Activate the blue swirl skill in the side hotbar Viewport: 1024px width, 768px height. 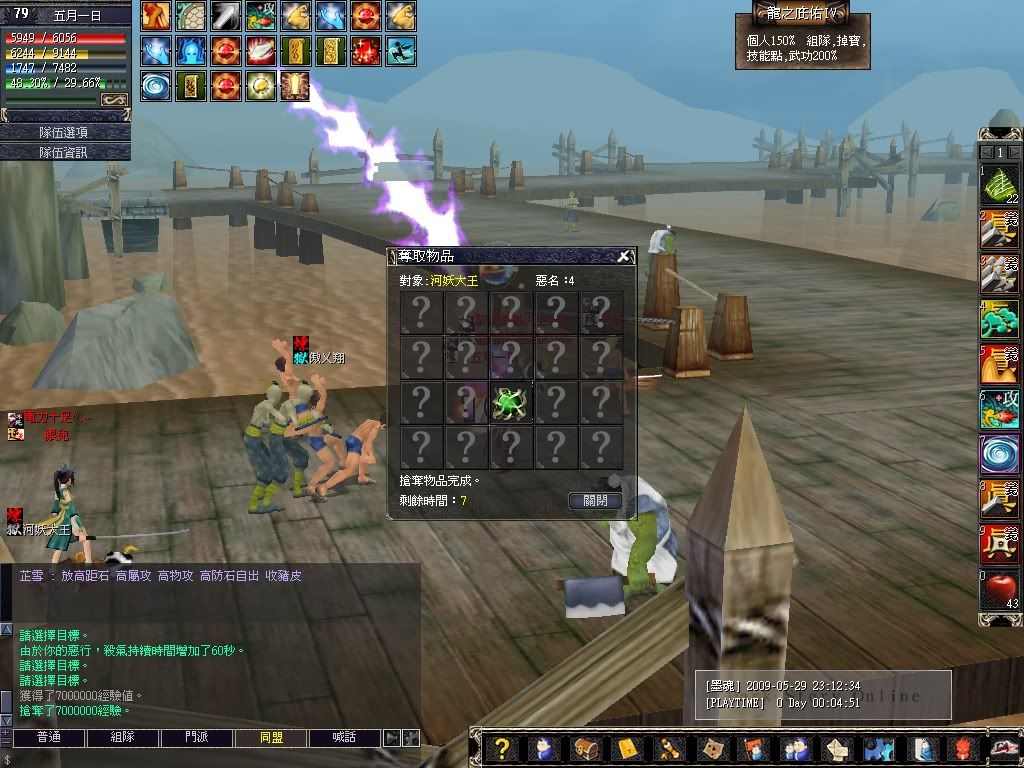998,453
